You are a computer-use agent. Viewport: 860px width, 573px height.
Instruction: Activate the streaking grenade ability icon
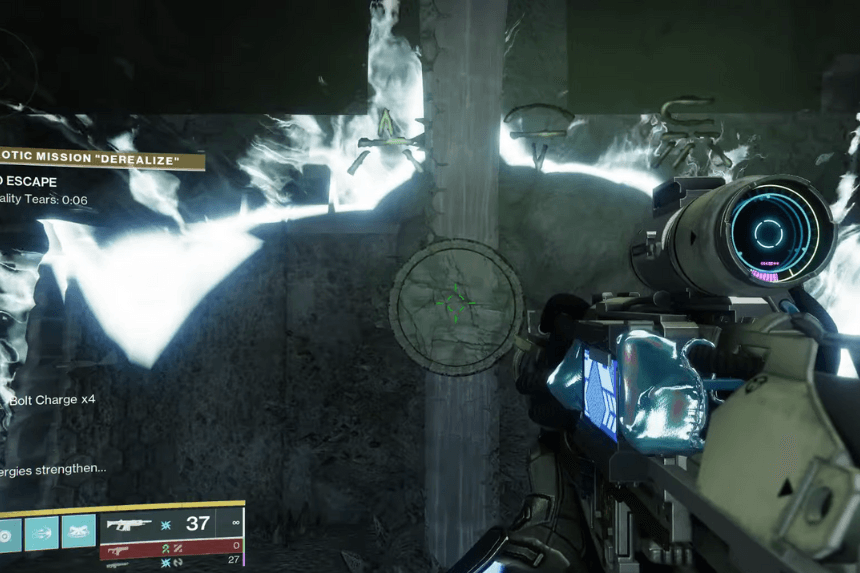click(x=41, y=531)
